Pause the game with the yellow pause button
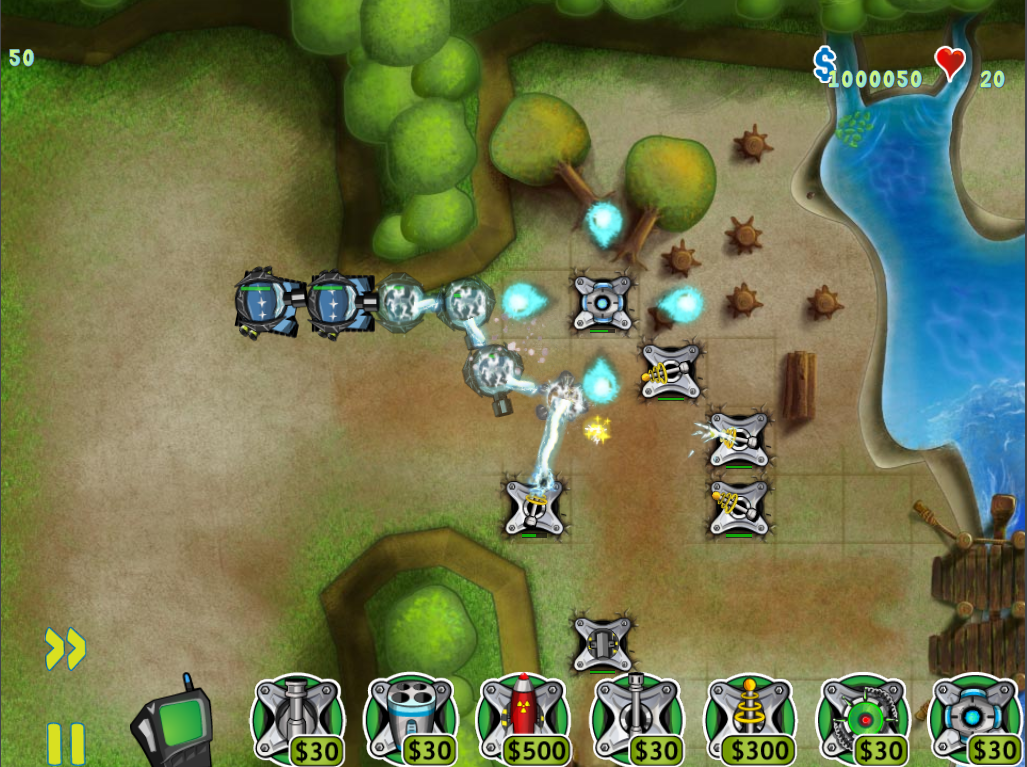This screenshot has height=767, width=1027. click(x=66, y=744)
